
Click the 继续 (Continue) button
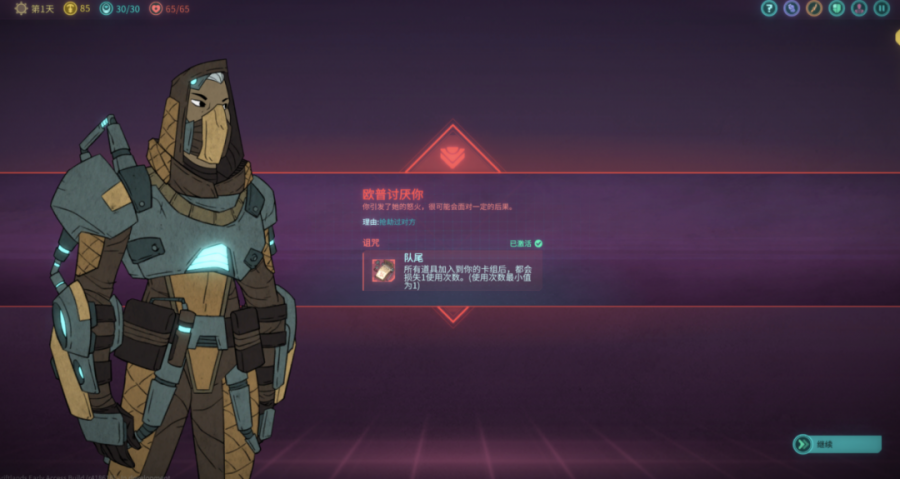tap(837, 443)
